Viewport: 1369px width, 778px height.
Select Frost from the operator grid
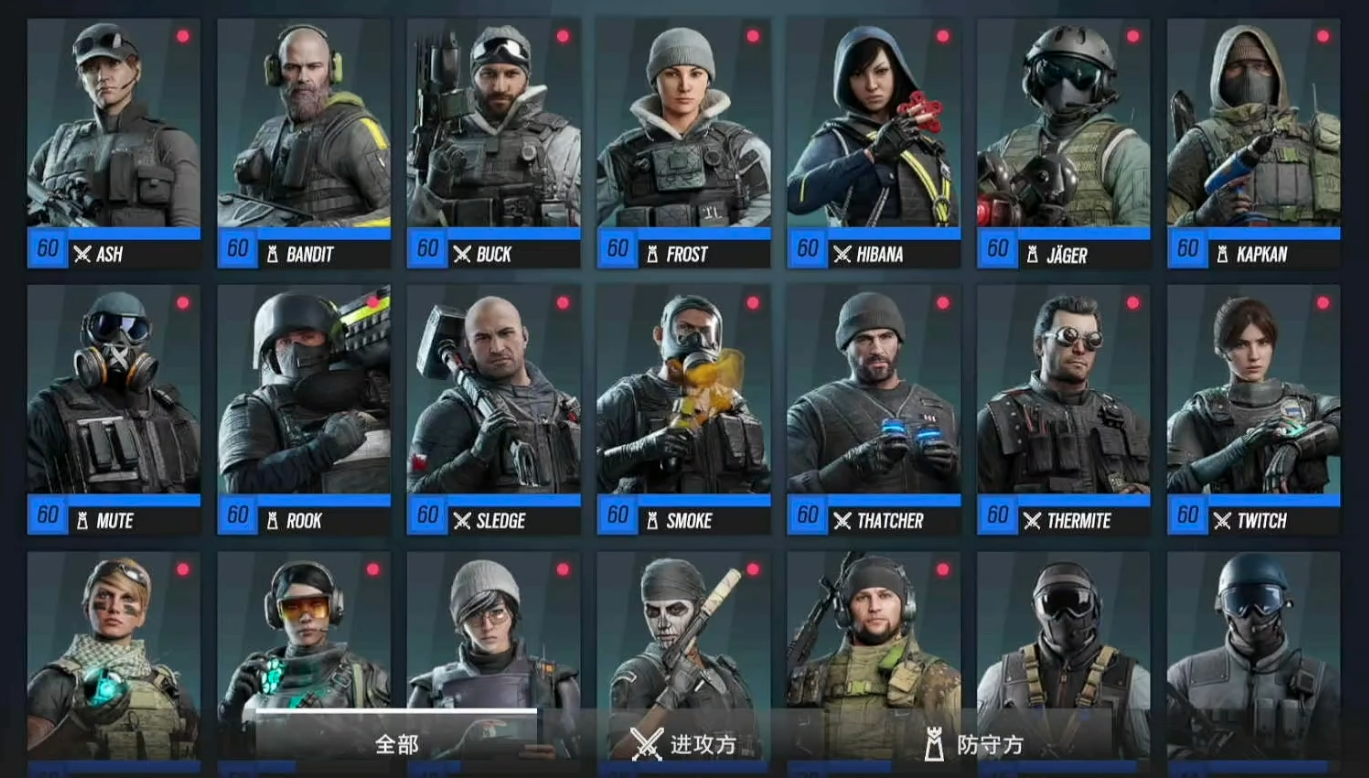(683, 143)
